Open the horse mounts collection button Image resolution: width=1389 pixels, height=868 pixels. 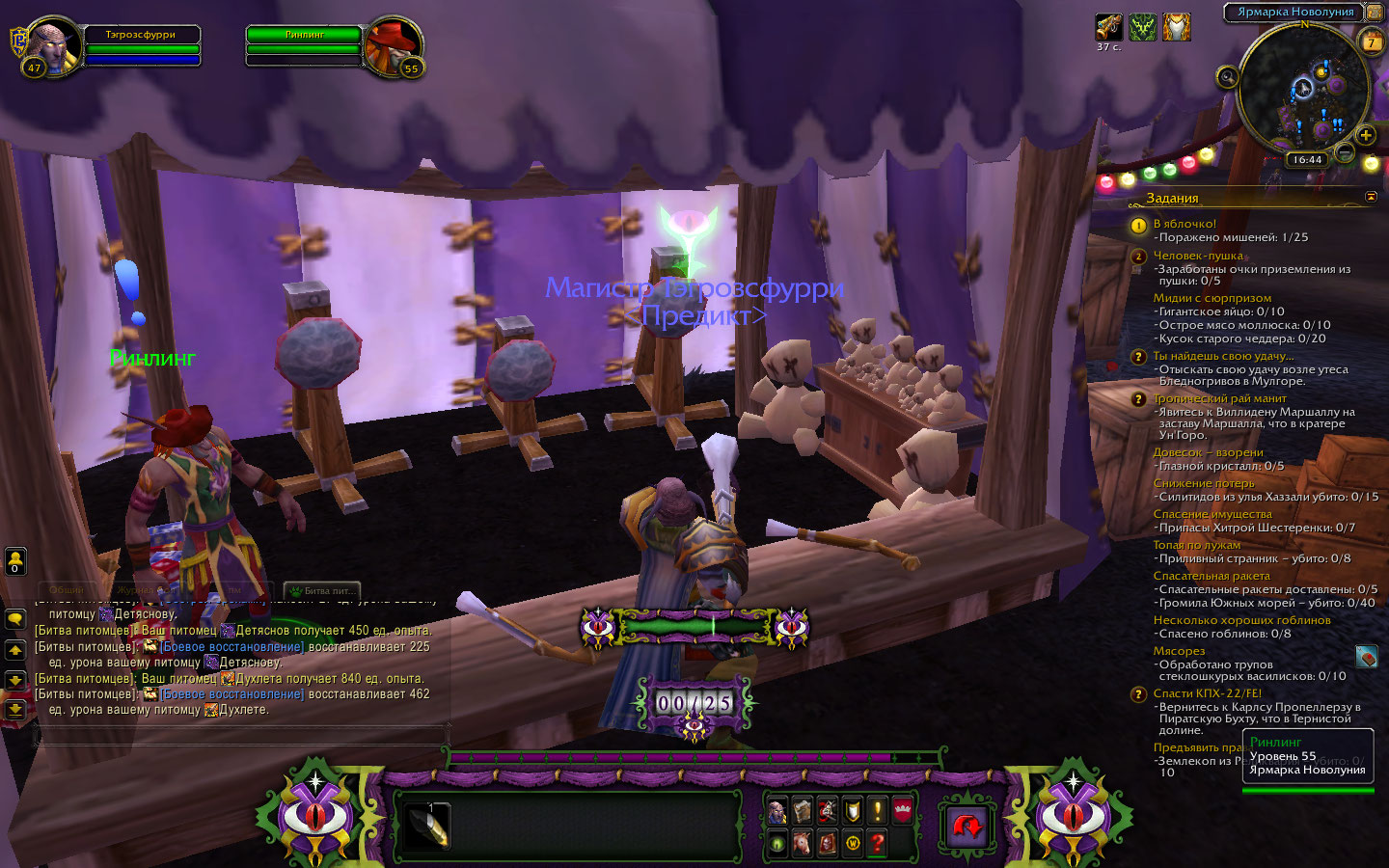(803, 844)
